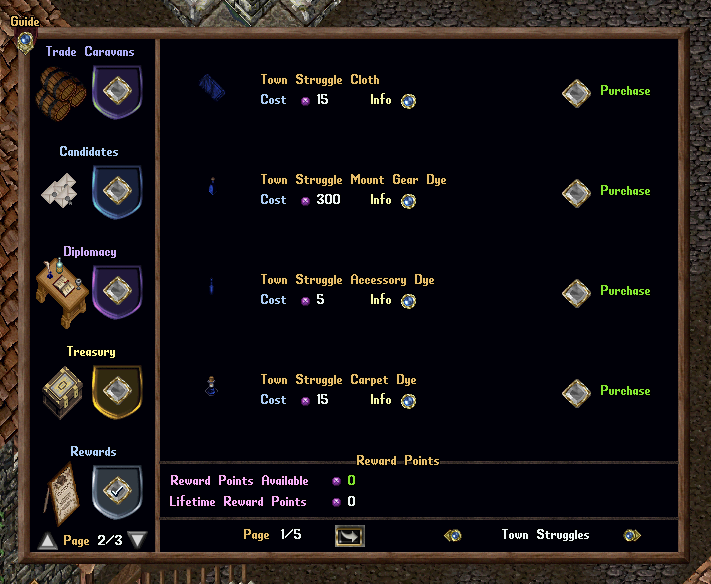Show Carpet Dye info
The width and height of the screenshot is (711, 584).
point(408,401)
